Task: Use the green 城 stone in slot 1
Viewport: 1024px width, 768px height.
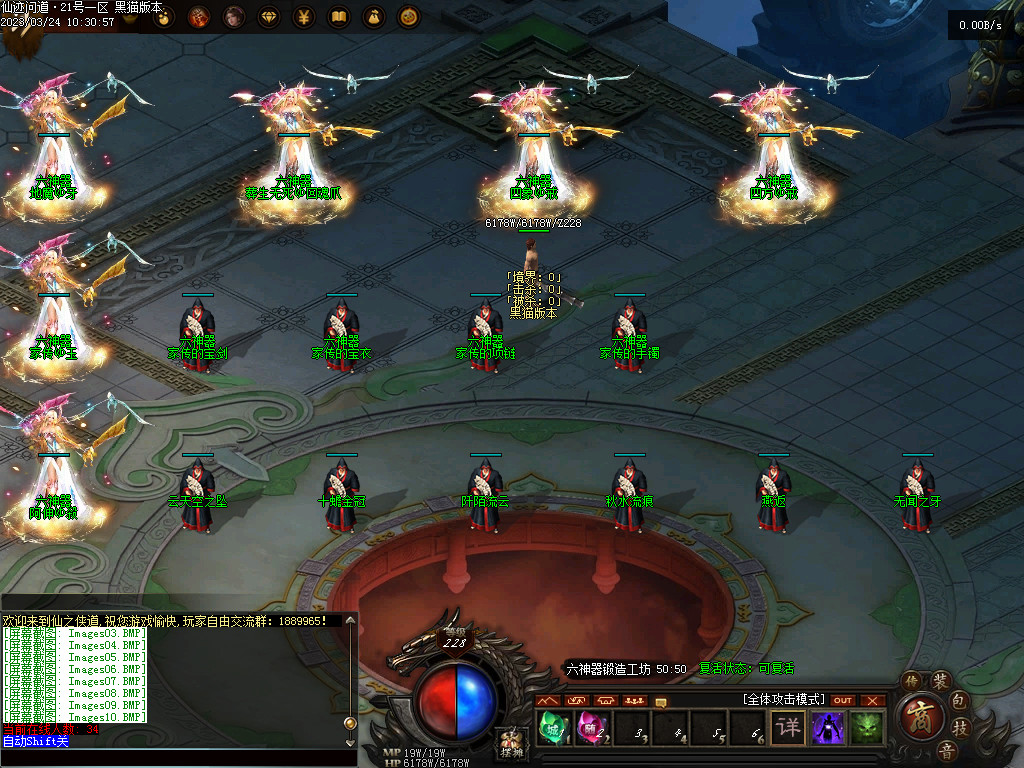Action: pyautogui.click(x=552, y=727)
